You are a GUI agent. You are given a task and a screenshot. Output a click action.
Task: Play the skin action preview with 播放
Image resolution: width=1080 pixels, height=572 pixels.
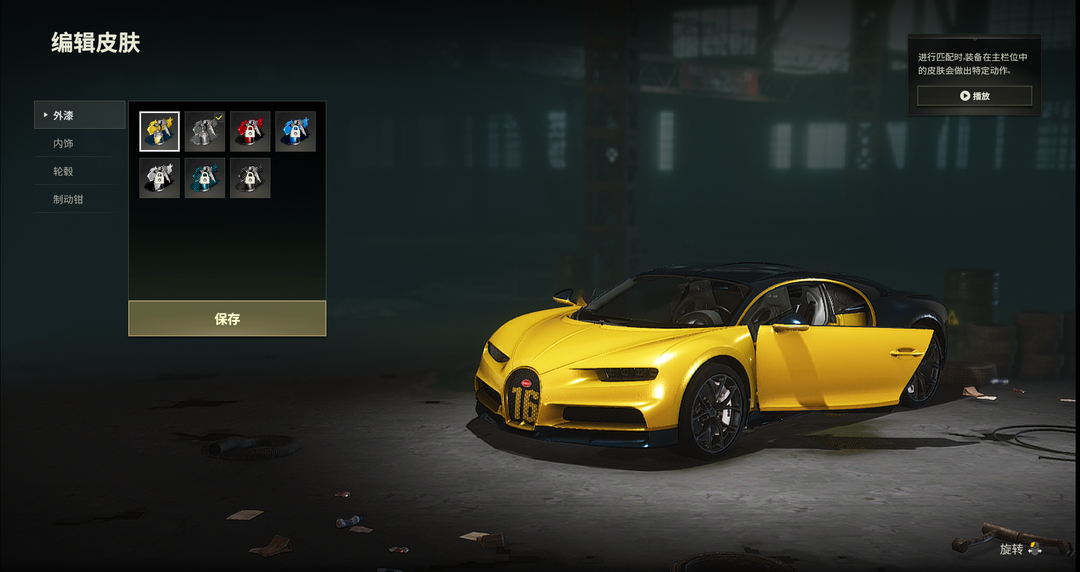[x=974, y=96]
